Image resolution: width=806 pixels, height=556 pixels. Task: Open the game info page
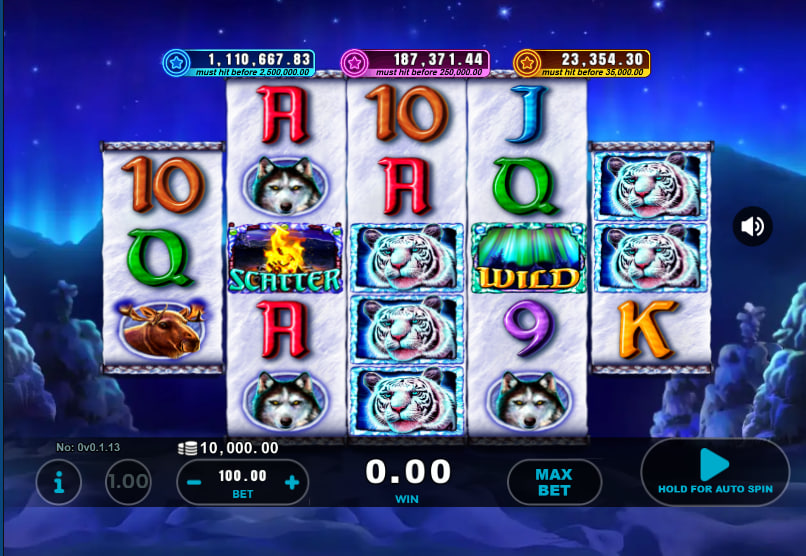coord(59,483)
